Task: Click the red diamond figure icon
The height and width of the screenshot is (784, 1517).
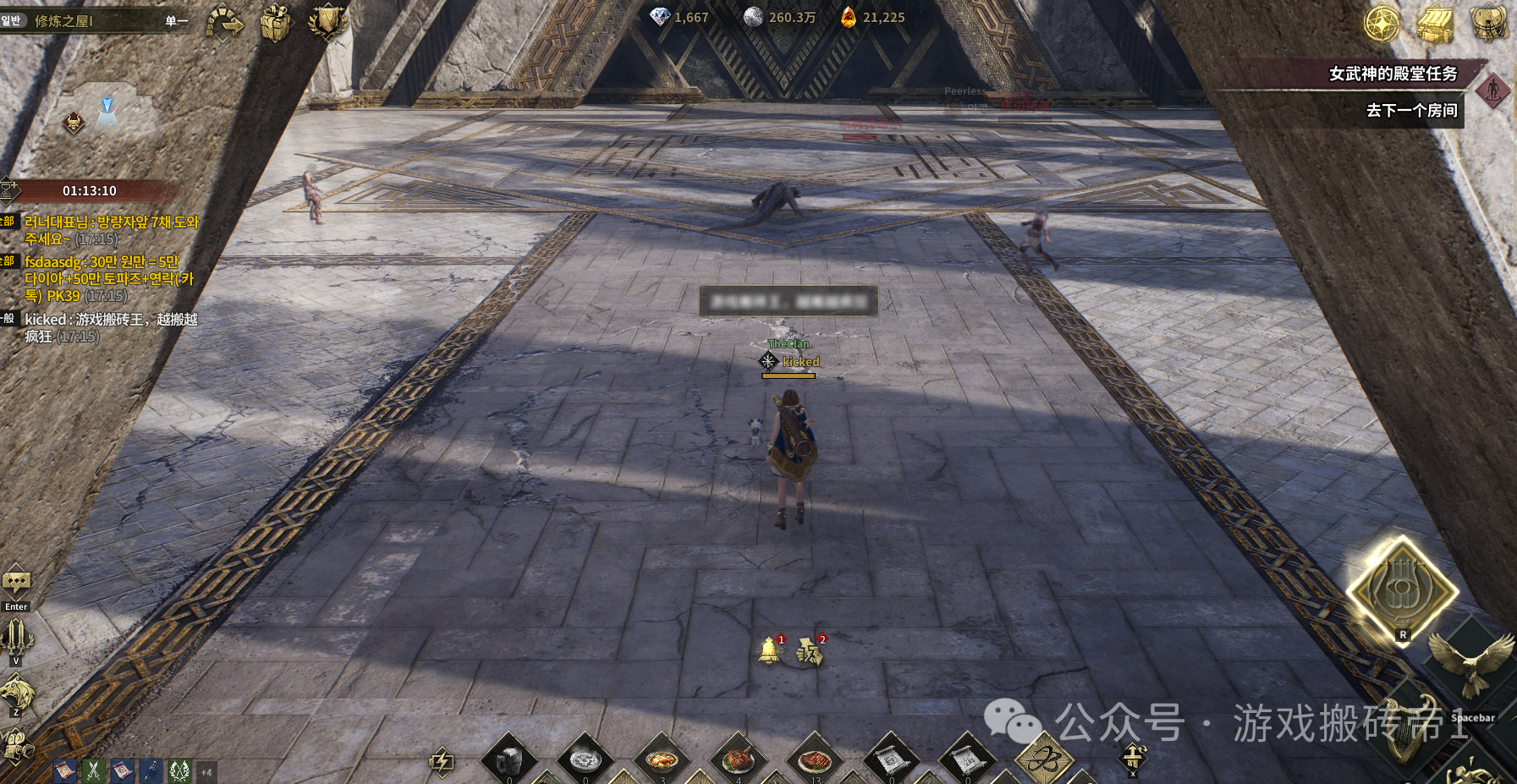Action: coord(1493,89)
